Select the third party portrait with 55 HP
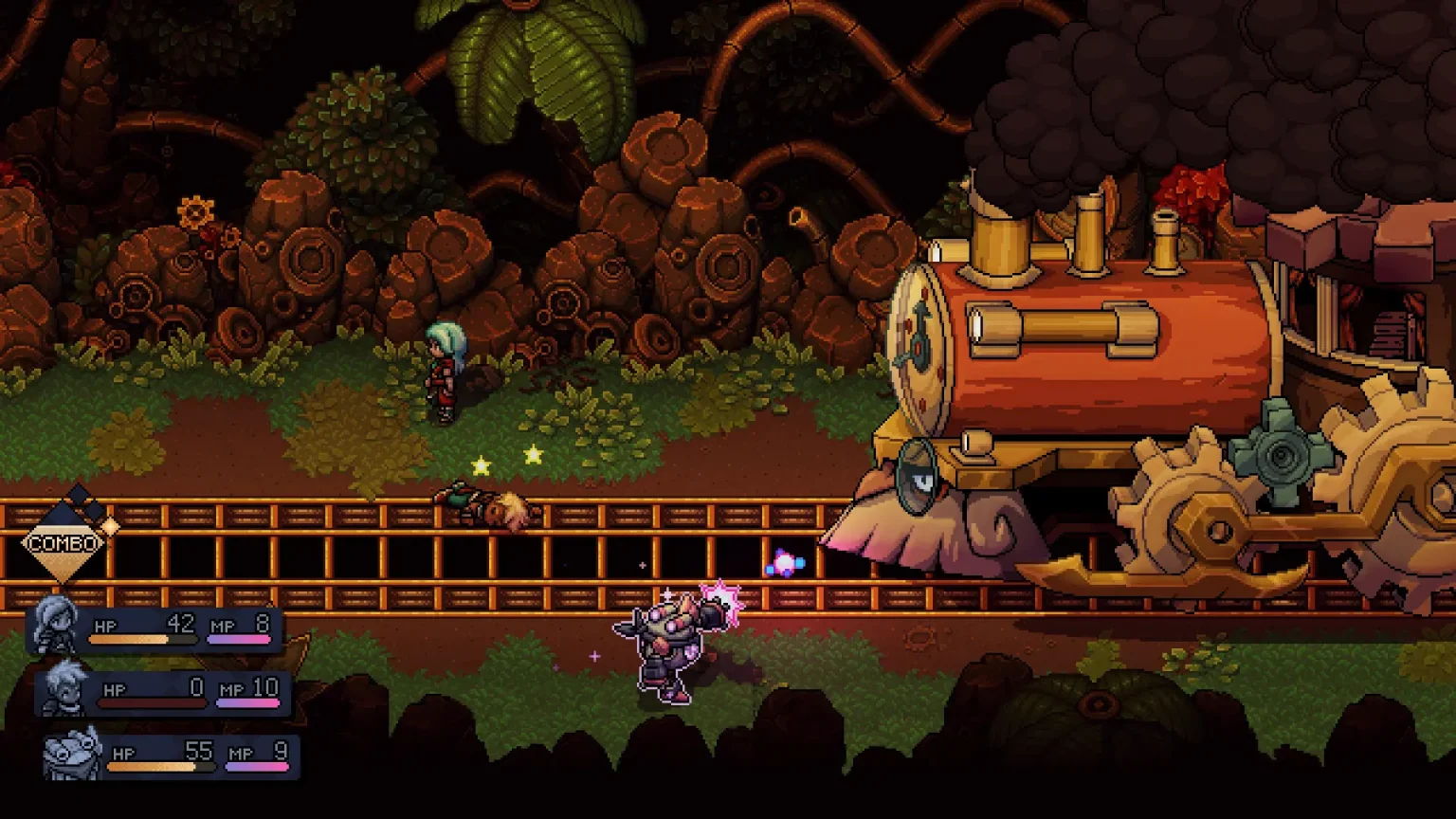The image size is (1456, 819). tap(73, 755)
